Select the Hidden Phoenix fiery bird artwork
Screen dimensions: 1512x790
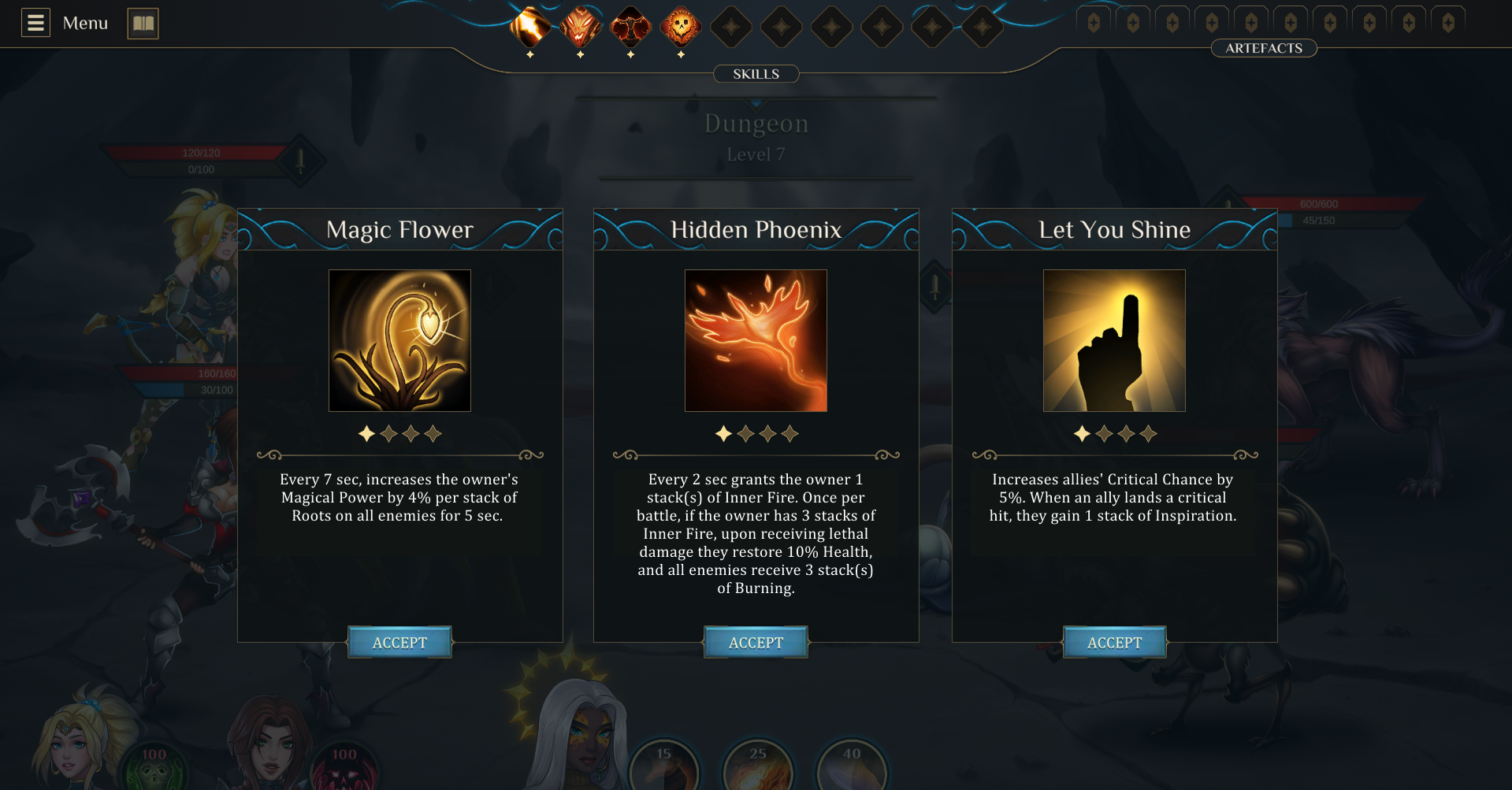[756, 340]
